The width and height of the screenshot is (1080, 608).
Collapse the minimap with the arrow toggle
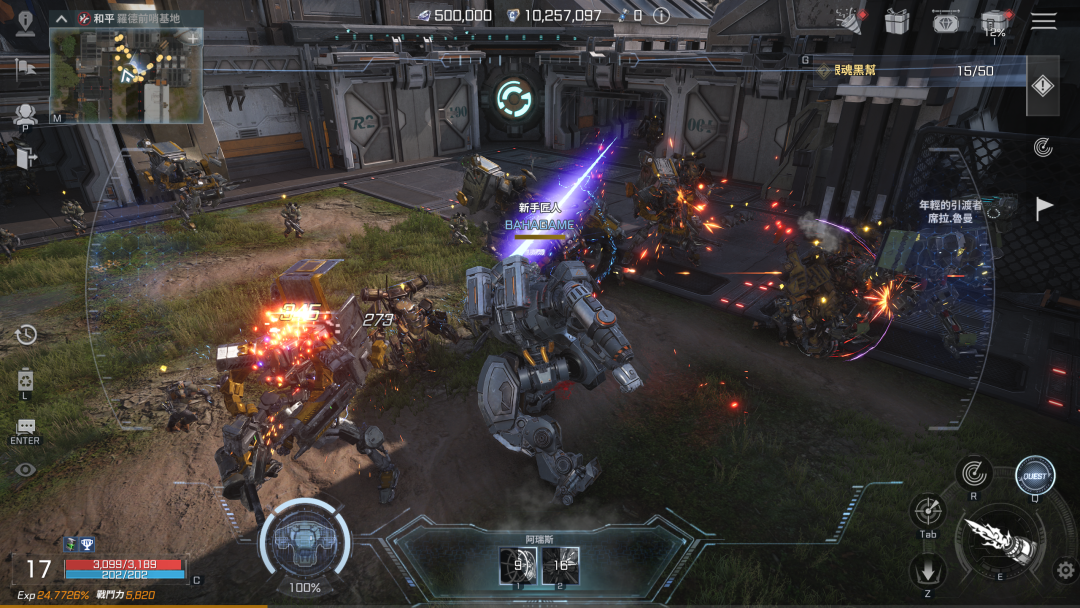61,18
